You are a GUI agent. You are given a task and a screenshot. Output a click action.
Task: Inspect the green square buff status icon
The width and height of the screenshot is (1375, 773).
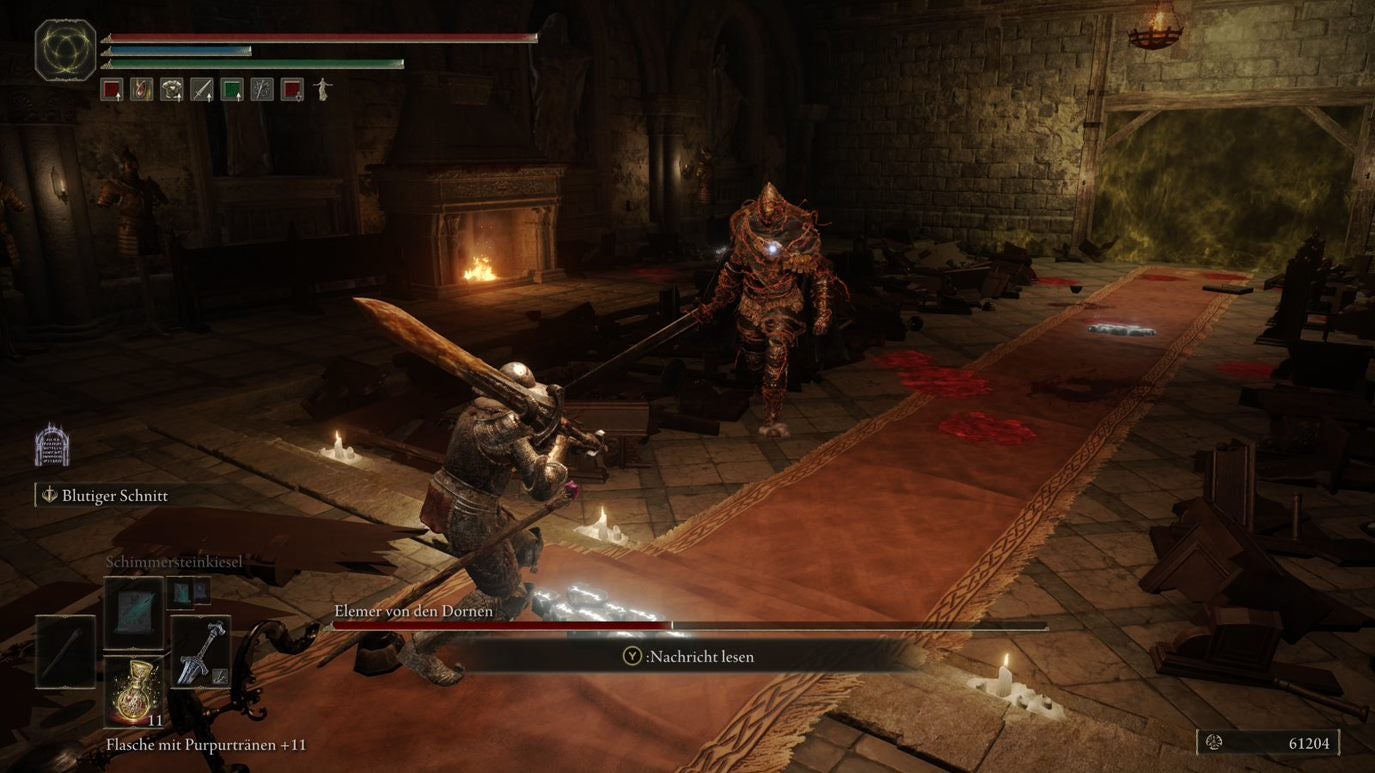pos(232,90)
